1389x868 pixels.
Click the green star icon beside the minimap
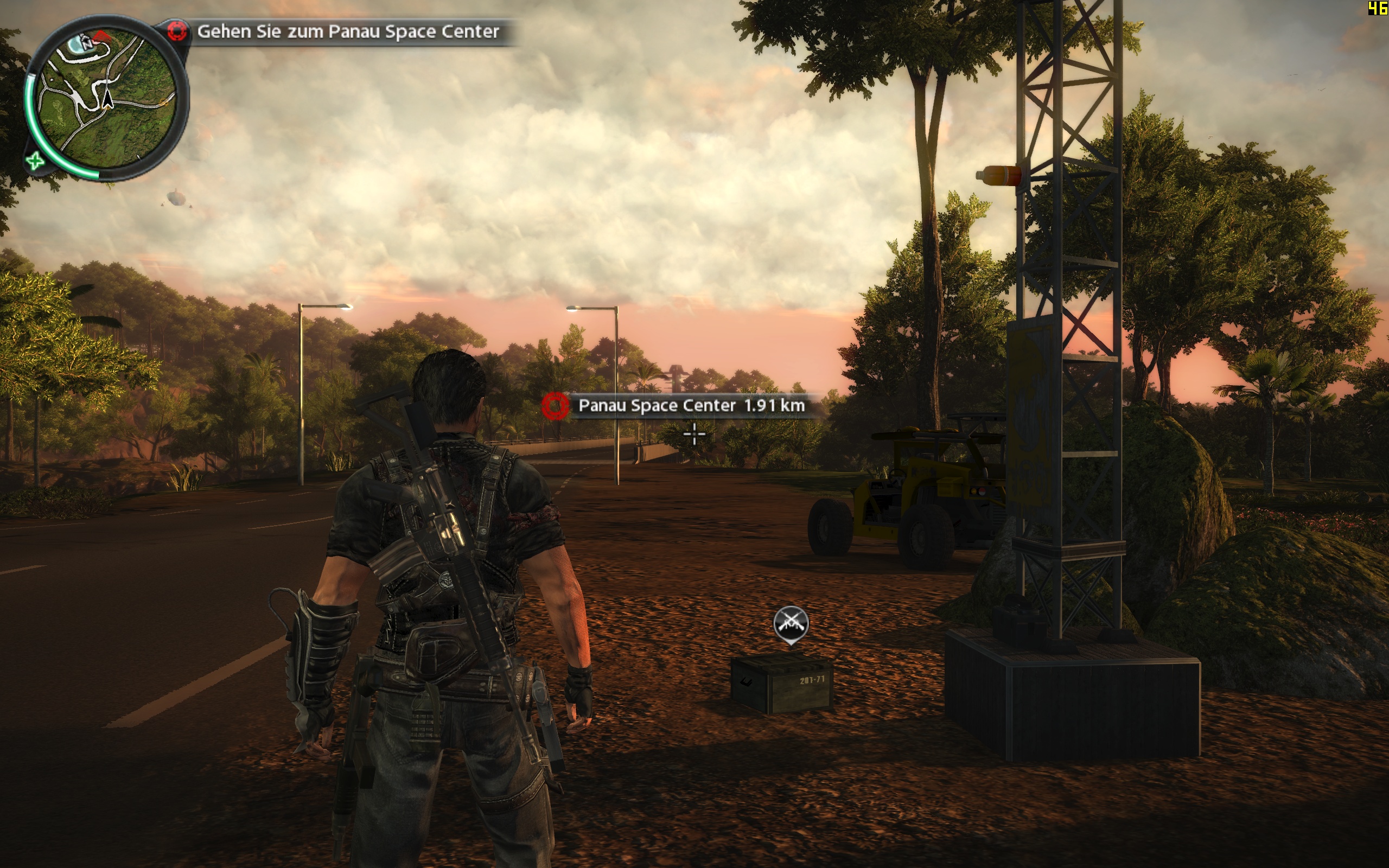35,160
